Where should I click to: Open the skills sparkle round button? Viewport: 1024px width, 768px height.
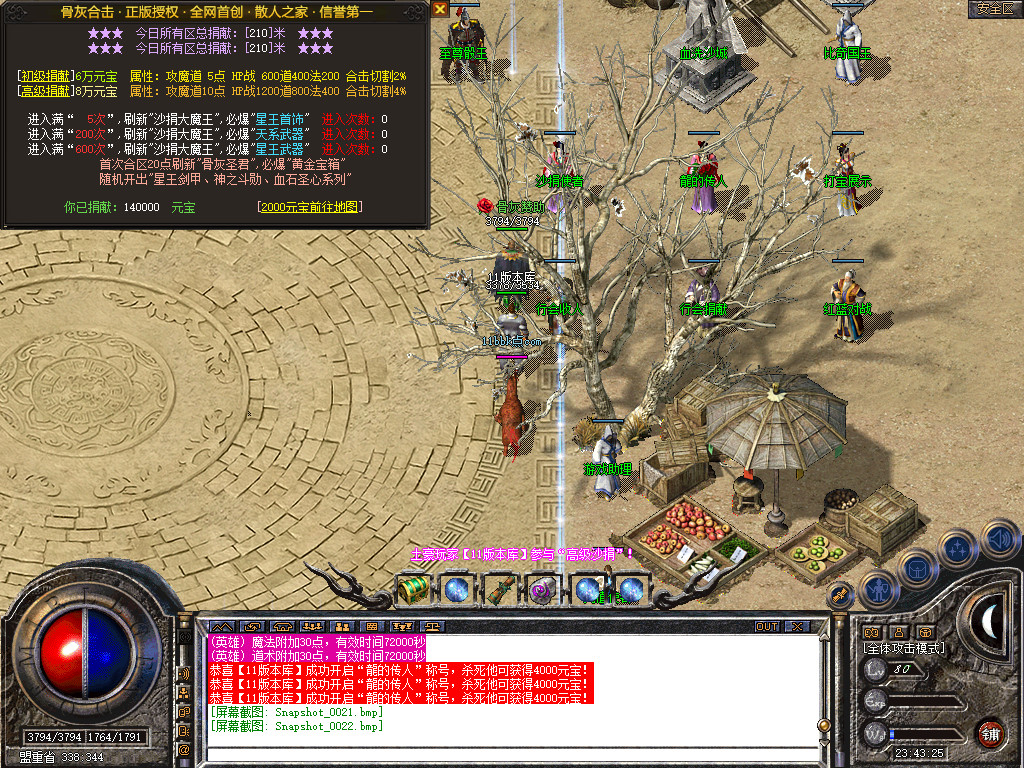pos(957,548)
